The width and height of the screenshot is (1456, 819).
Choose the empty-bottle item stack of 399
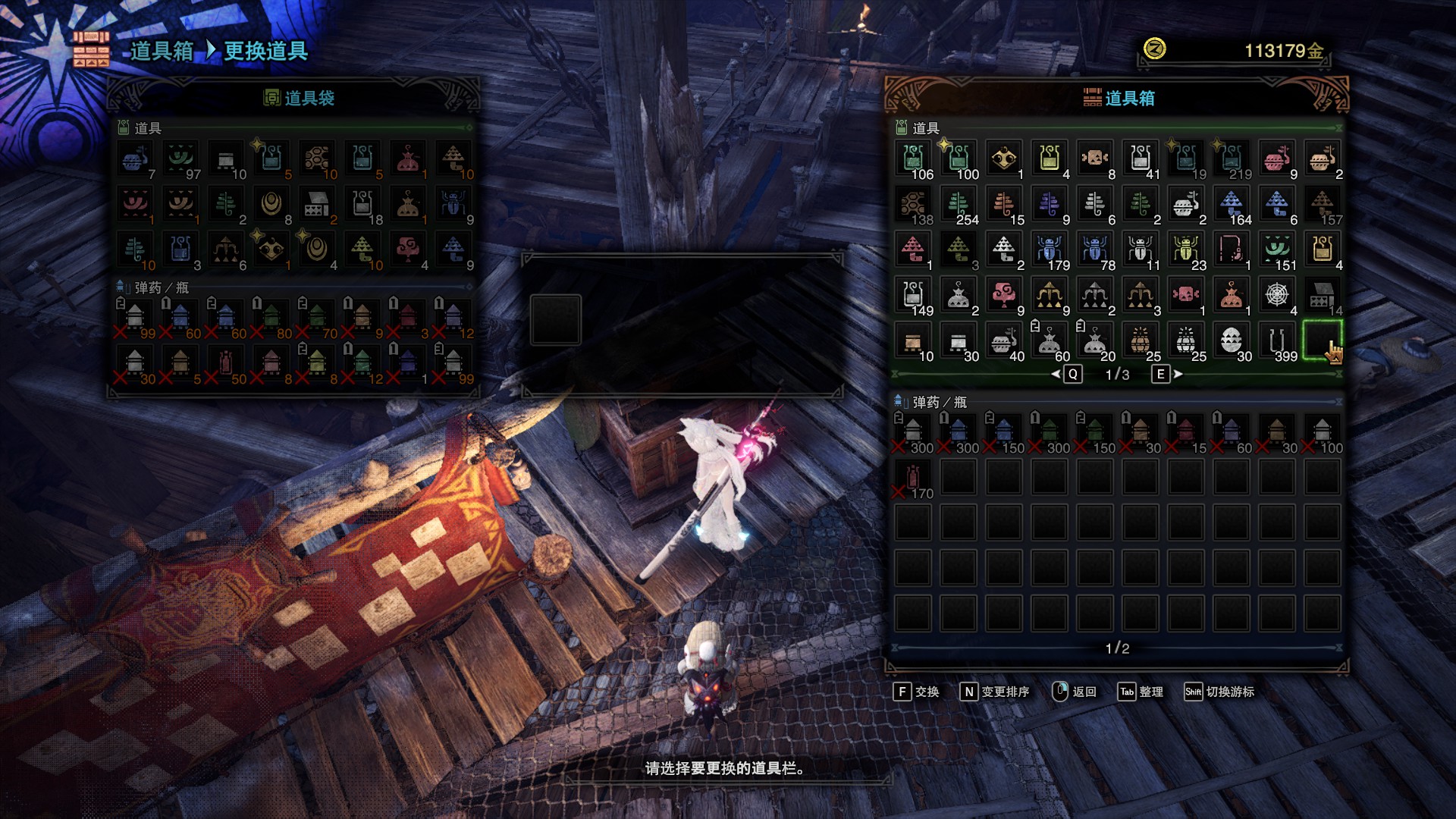[1277, 341]
